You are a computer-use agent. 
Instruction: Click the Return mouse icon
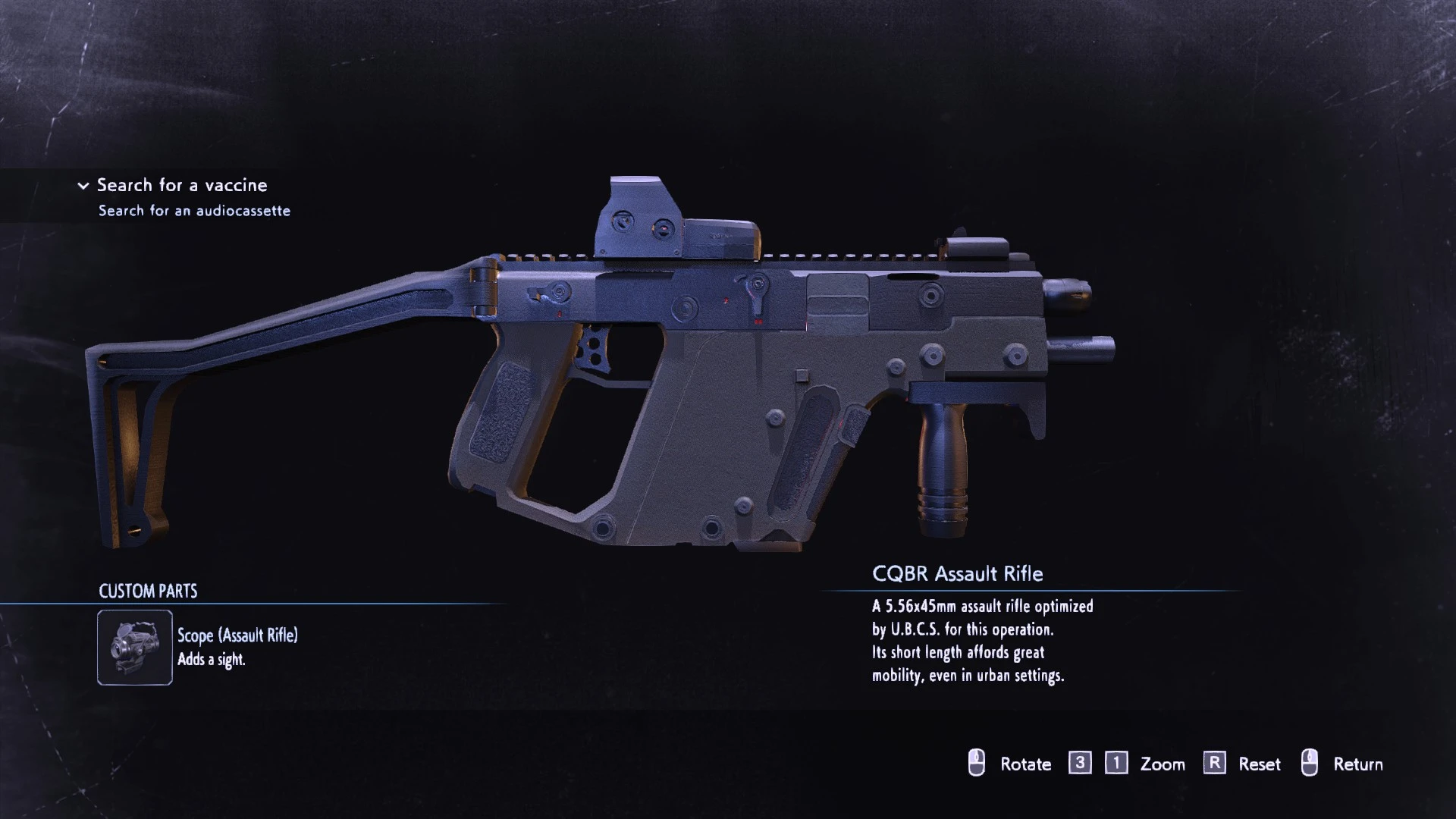1311,764
